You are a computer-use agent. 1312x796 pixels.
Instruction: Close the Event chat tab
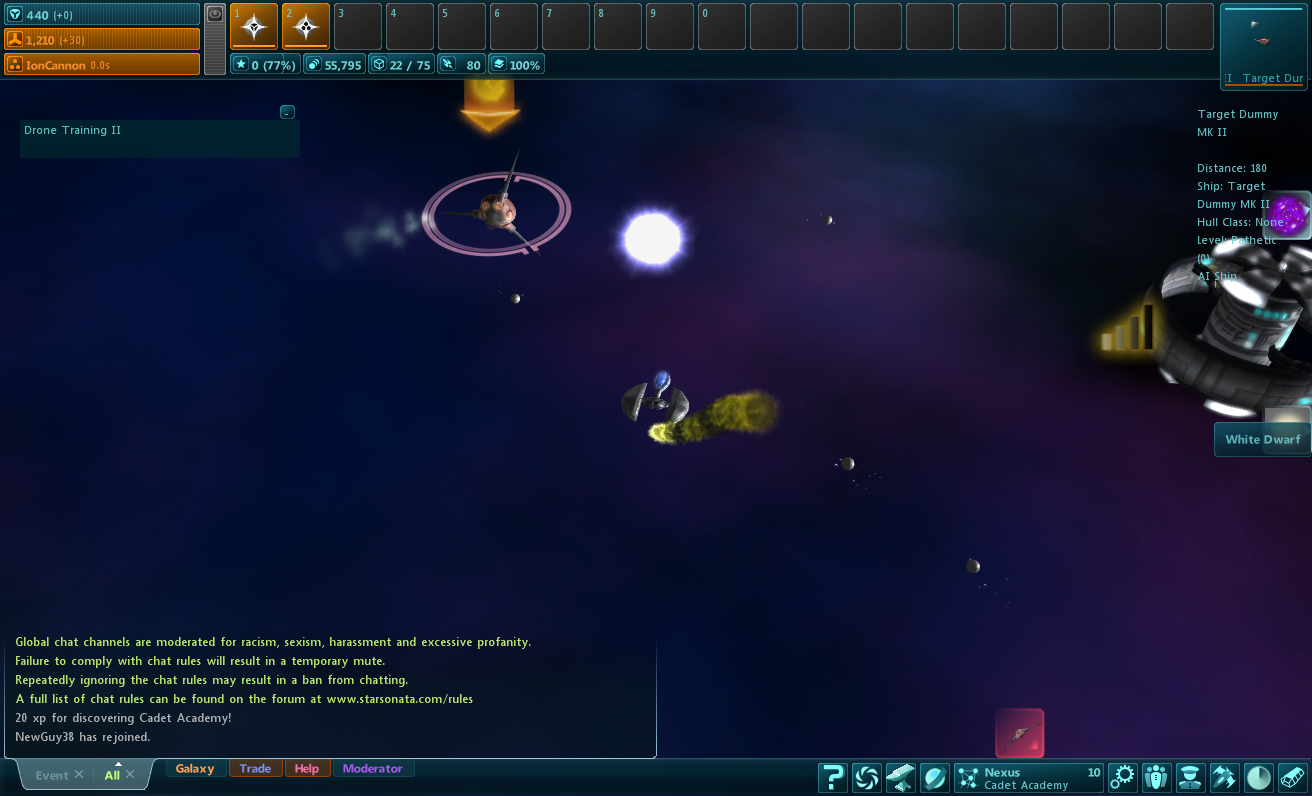point(79,775)
